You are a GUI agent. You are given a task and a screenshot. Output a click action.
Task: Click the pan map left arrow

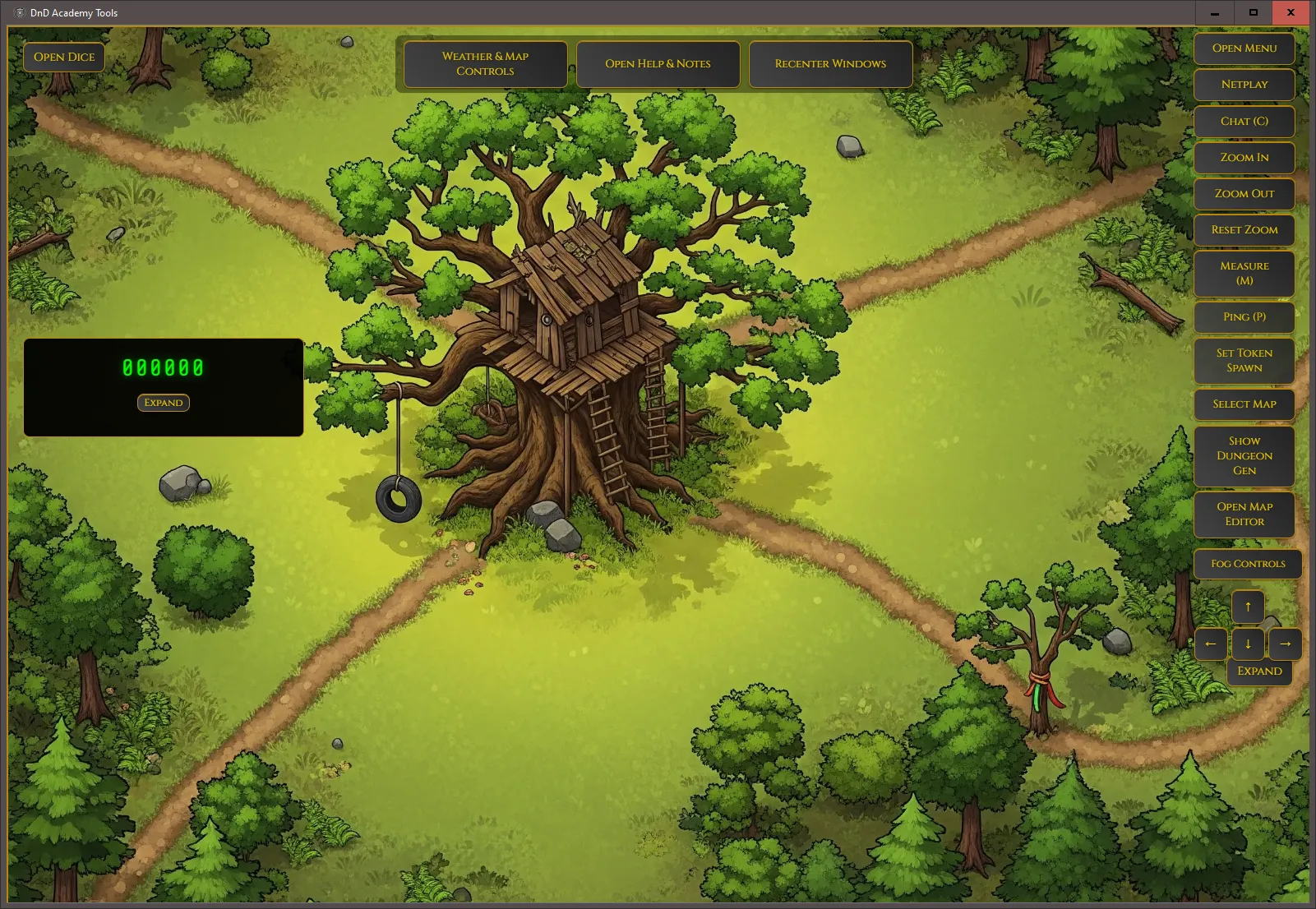pyautogui.click(x=1211, y=644)
